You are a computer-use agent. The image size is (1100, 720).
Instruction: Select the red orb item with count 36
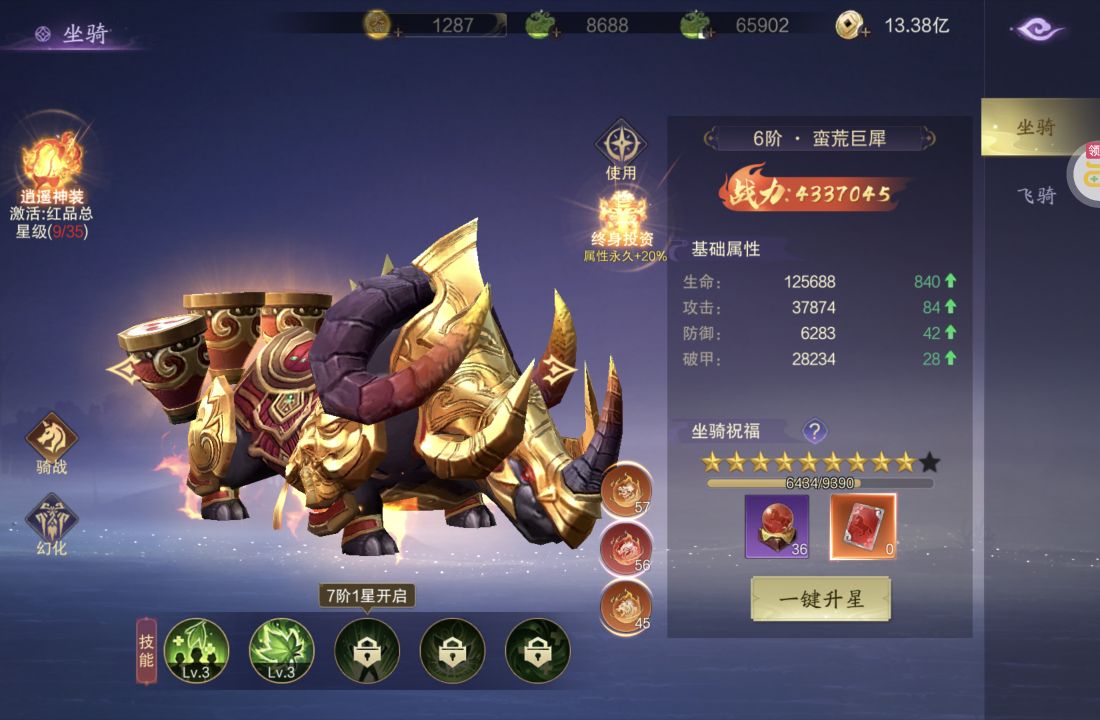[x=777, y=526]
